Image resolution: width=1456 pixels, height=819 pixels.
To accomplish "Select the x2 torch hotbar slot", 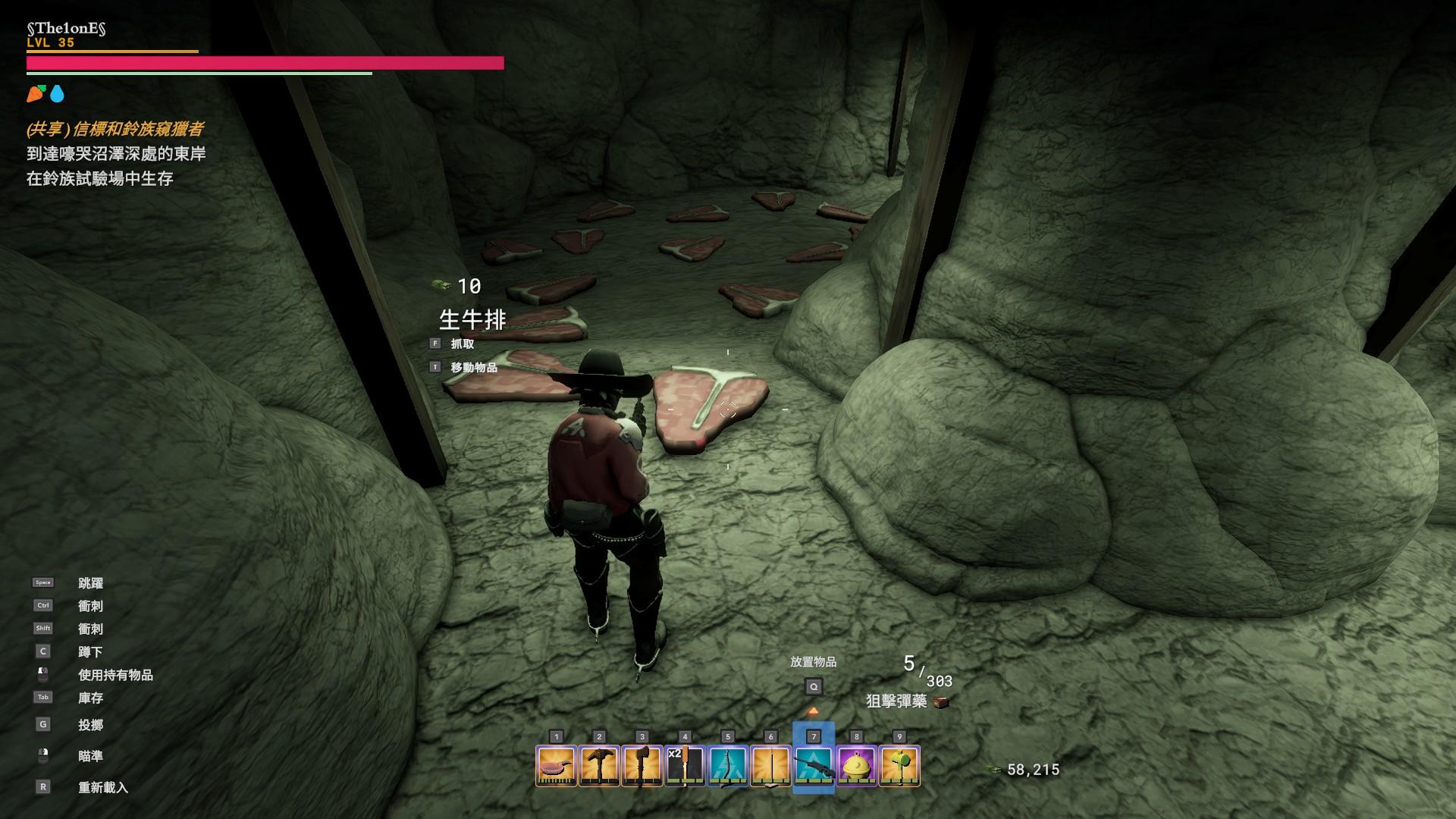I will pyautogui.click(x=685, y=766).
